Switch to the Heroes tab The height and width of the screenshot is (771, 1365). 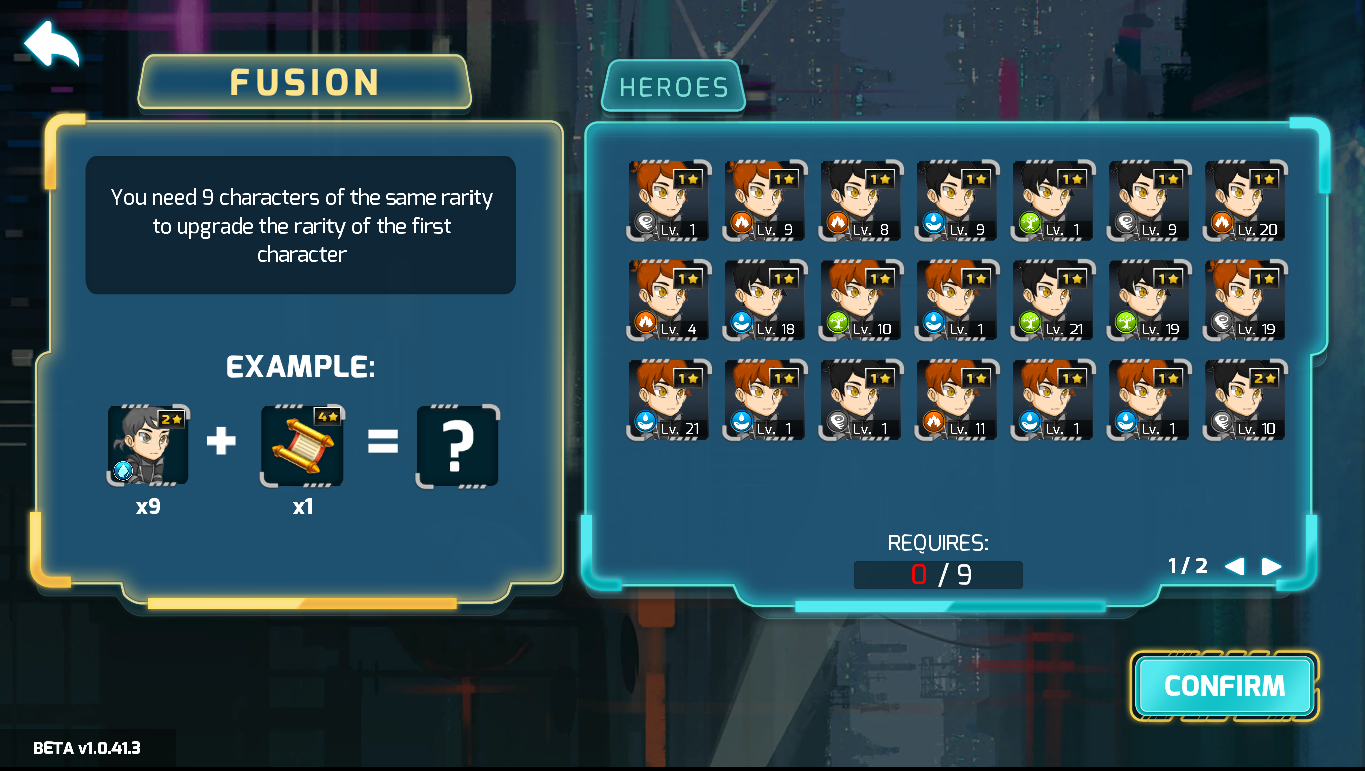(x=673, y=88)
